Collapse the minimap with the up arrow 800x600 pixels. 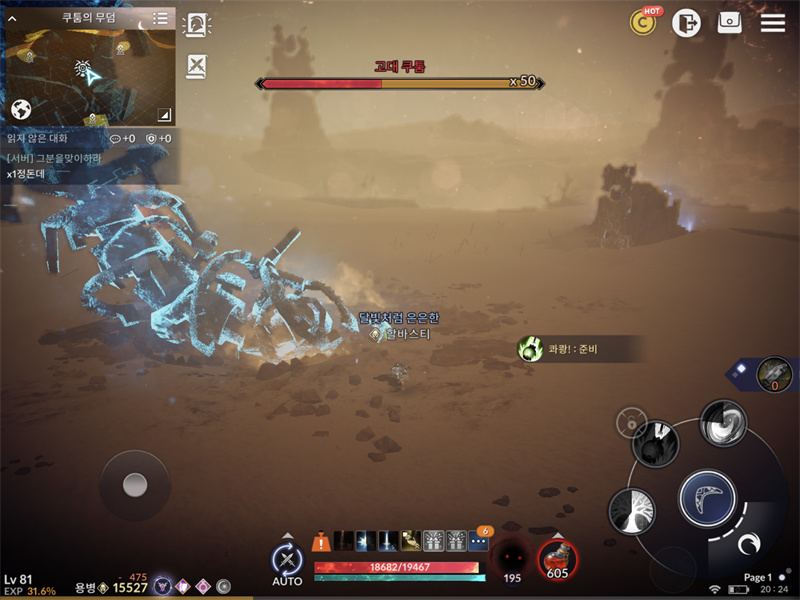(13, 18)
